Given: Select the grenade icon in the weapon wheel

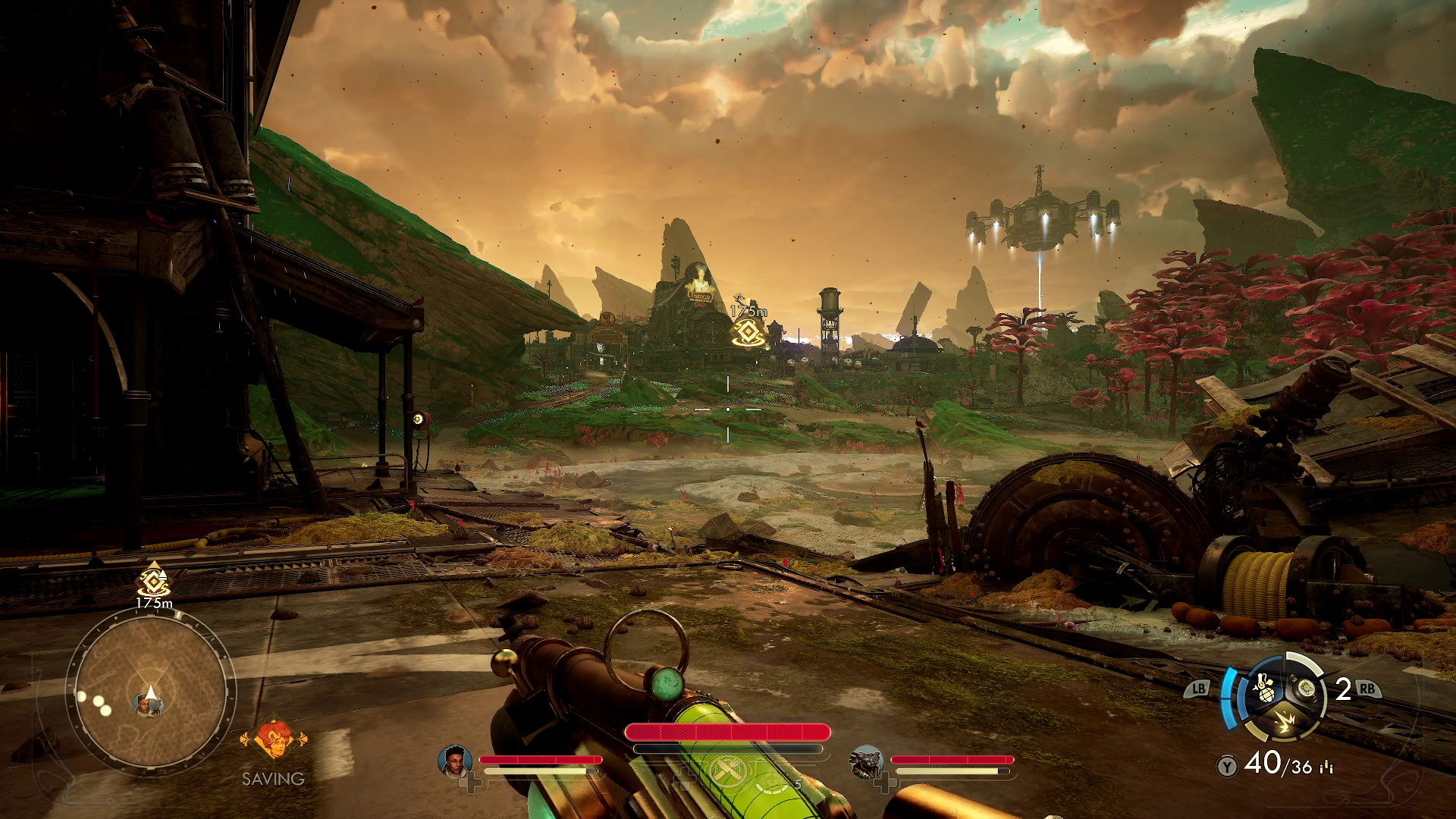Looking at the screenshot, I should point(1265,689).
